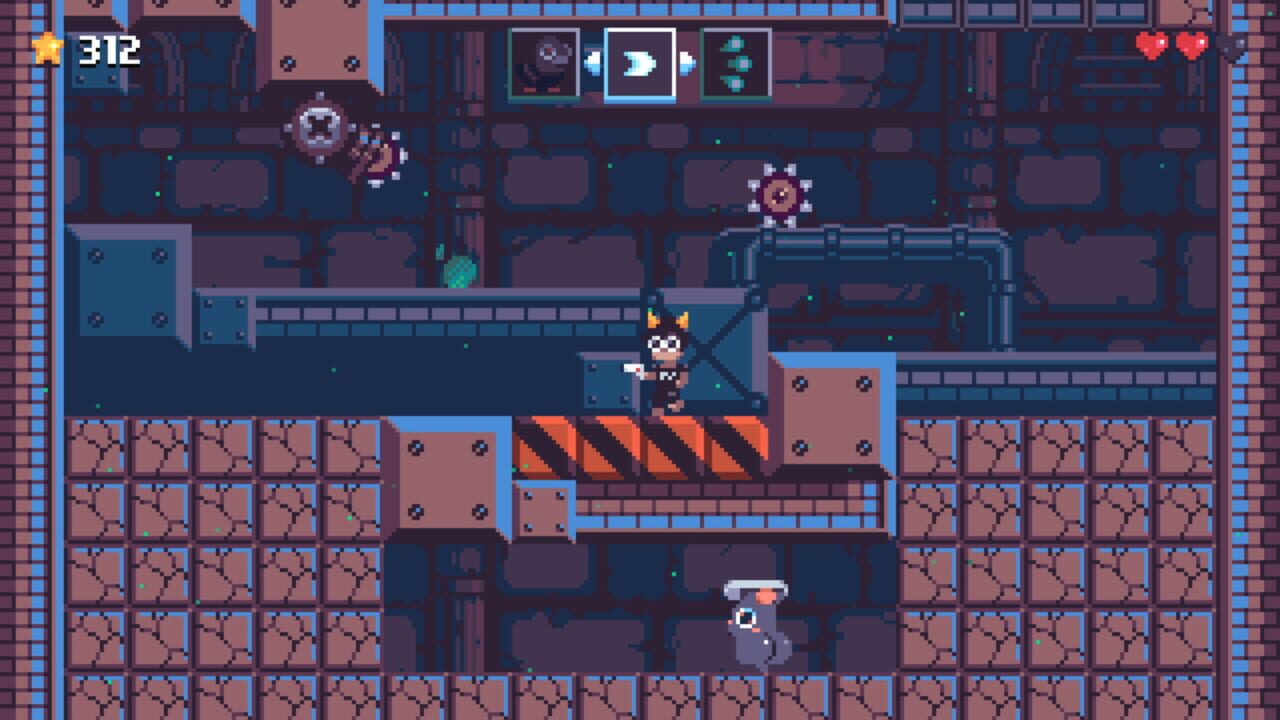1280x720 pixels.
Task: Toggle the right spiked gear trap
Action: coord(779,192)
